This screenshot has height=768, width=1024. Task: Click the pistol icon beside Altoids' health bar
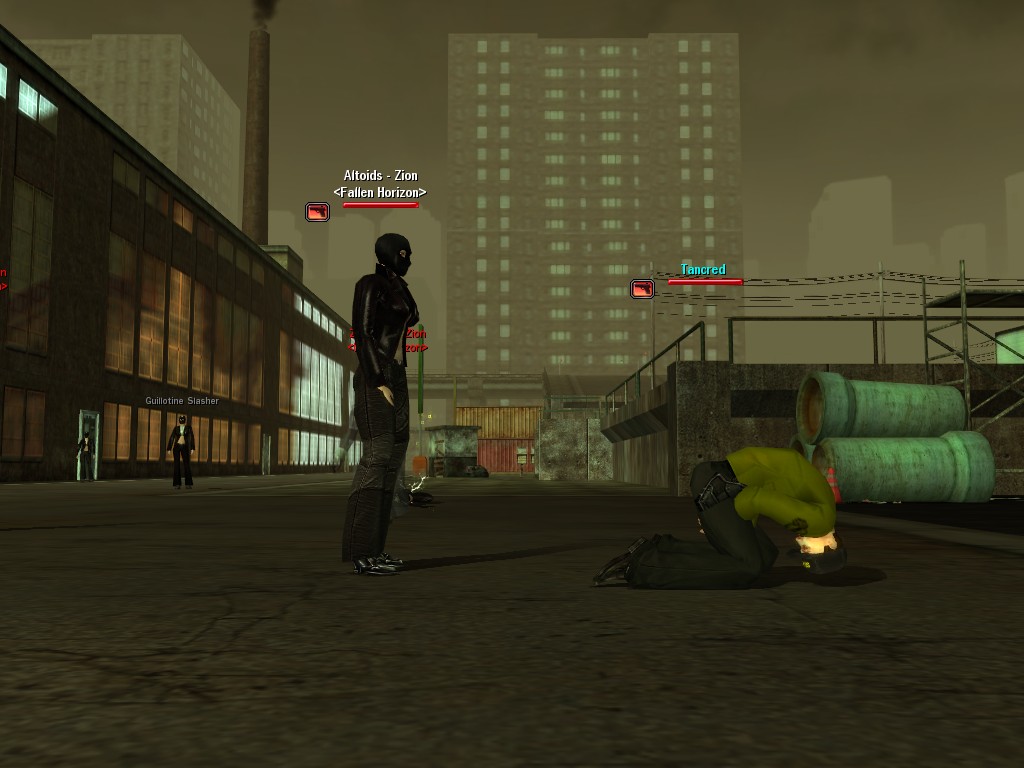pos(317,212)
